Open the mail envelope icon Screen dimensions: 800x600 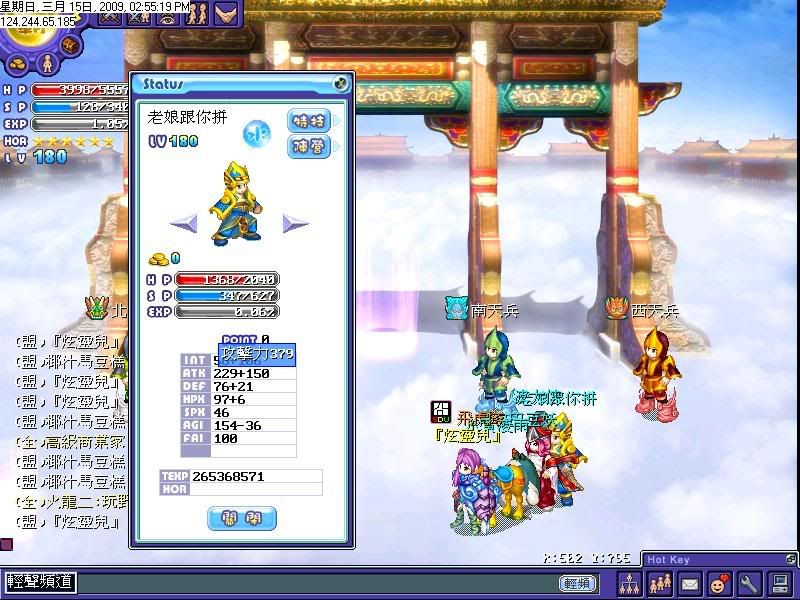(x=690, y=583)
